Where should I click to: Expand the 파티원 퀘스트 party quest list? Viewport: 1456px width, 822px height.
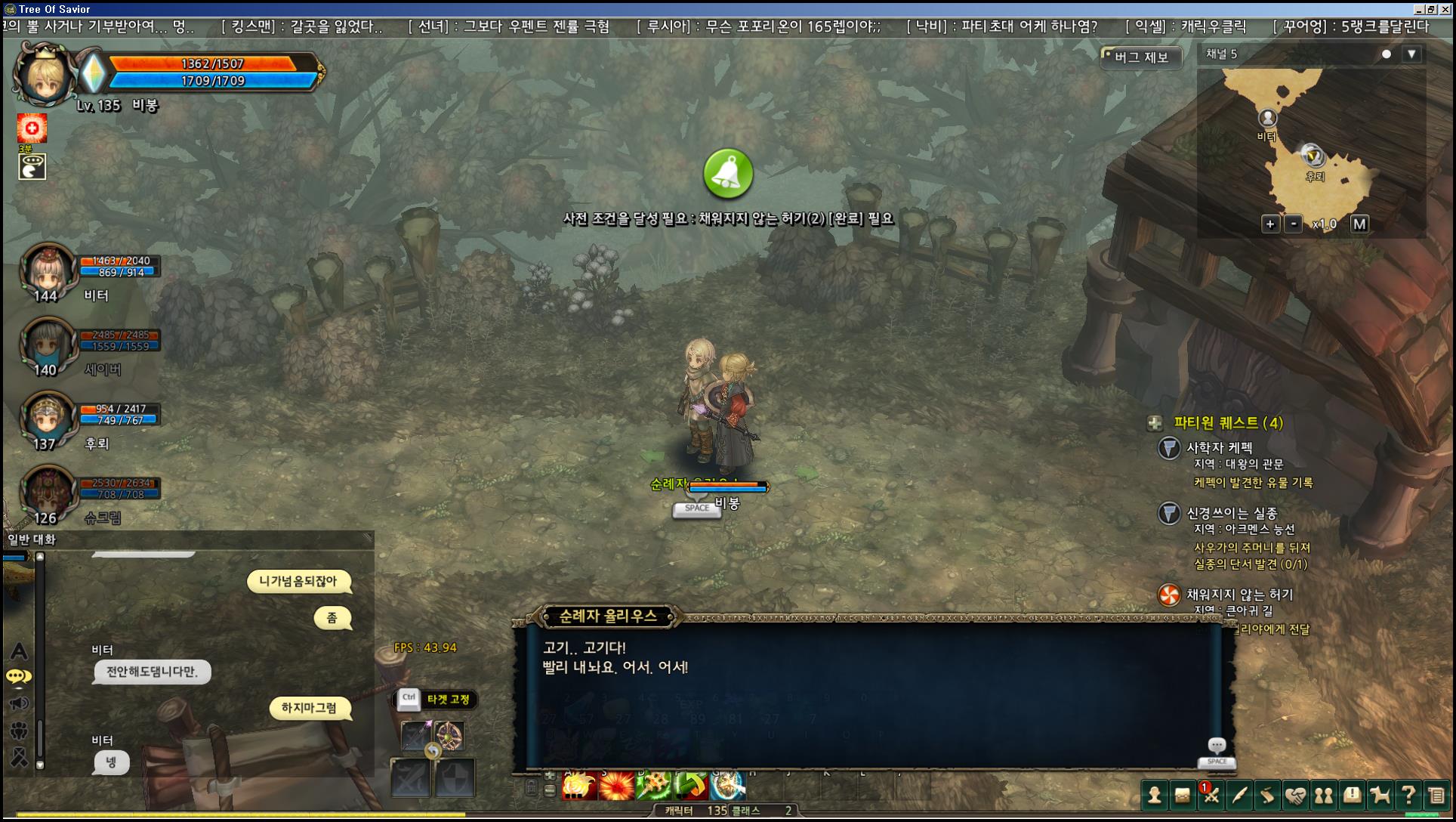point(1155,423)
